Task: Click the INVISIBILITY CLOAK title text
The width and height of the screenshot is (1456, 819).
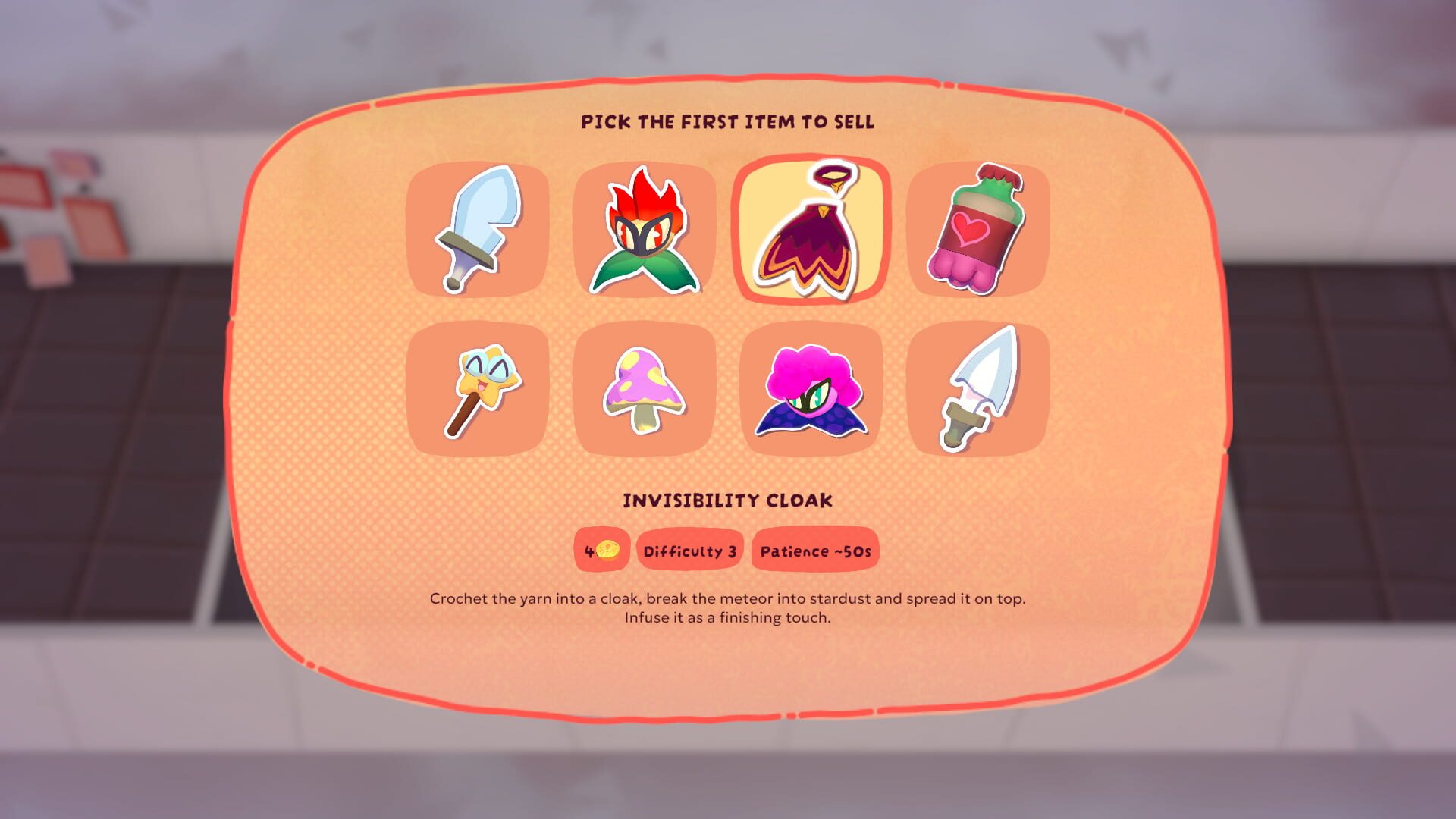Action: [727, 500]
